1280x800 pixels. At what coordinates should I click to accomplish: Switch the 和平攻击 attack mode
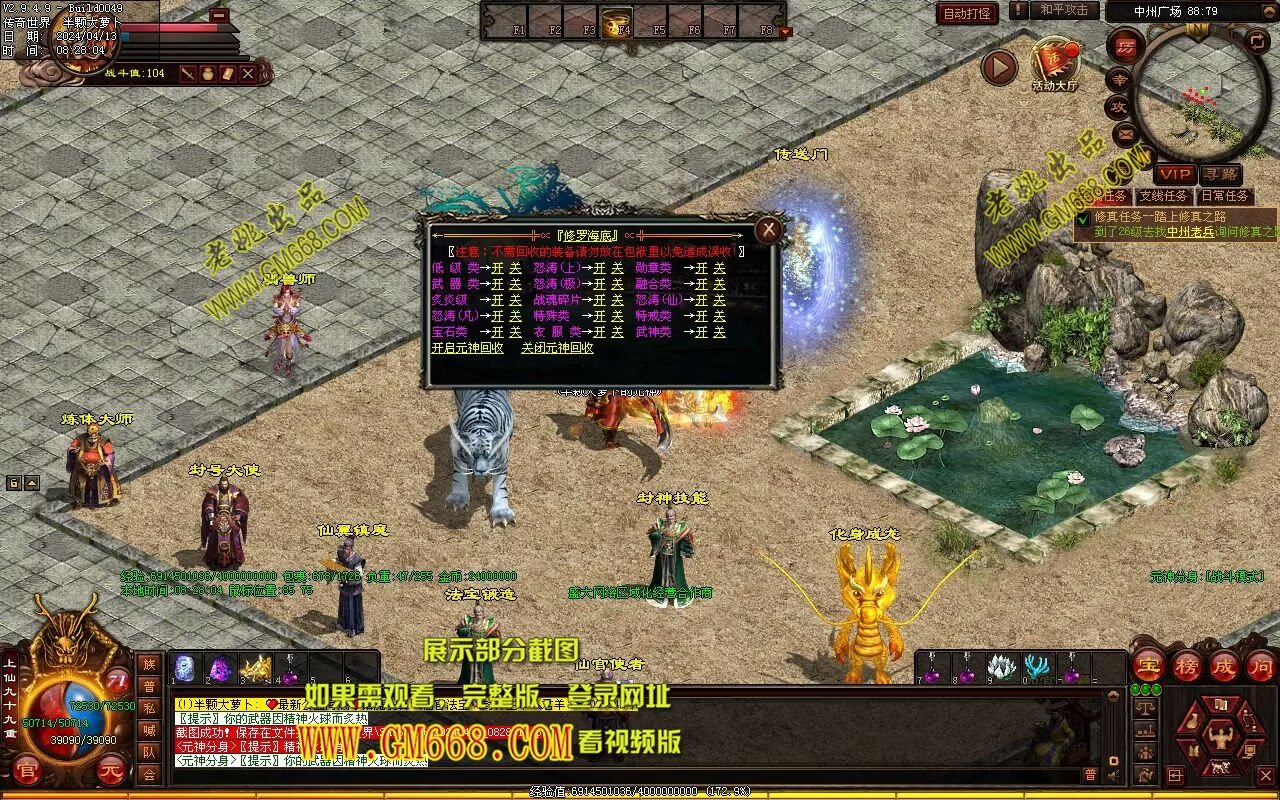(x=1063, y=10)
